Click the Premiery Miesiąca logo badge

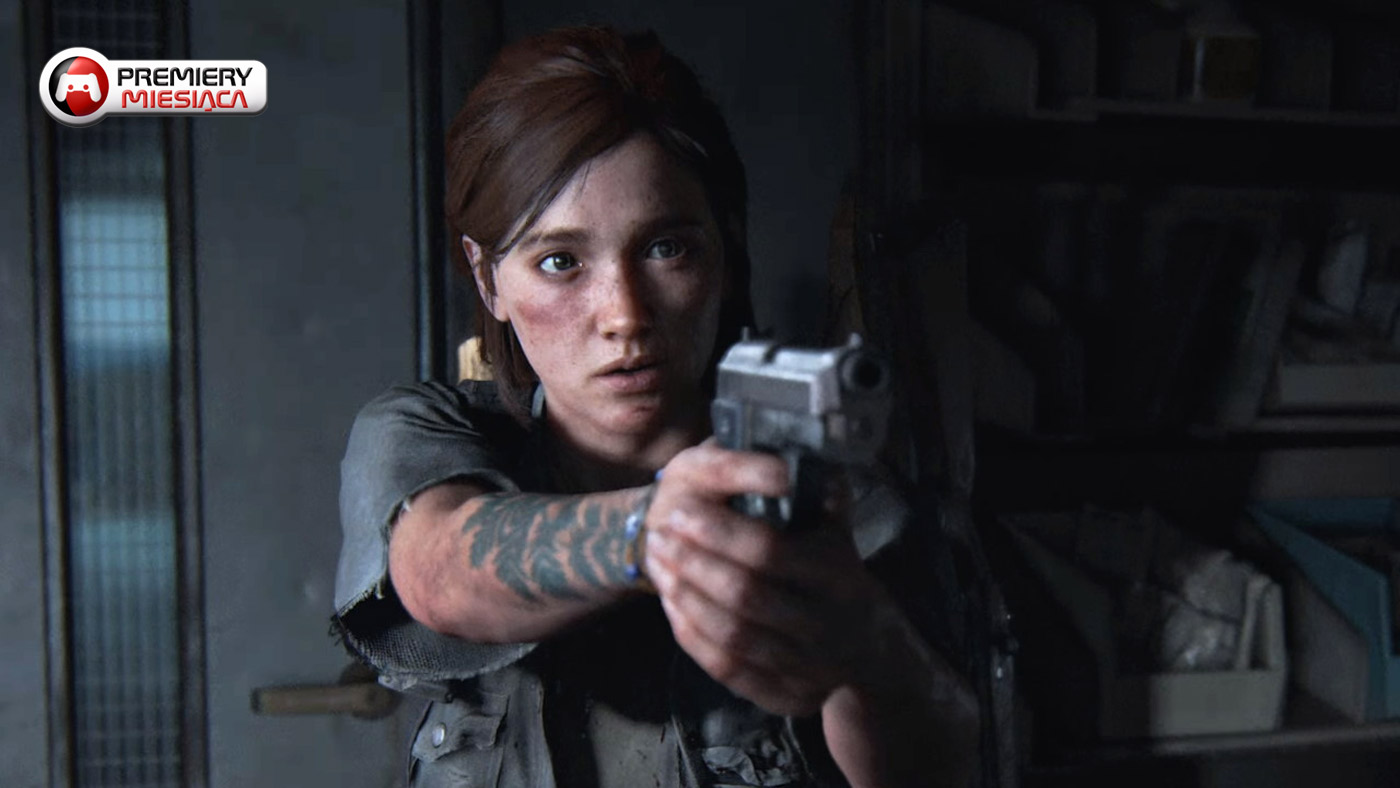153,87
